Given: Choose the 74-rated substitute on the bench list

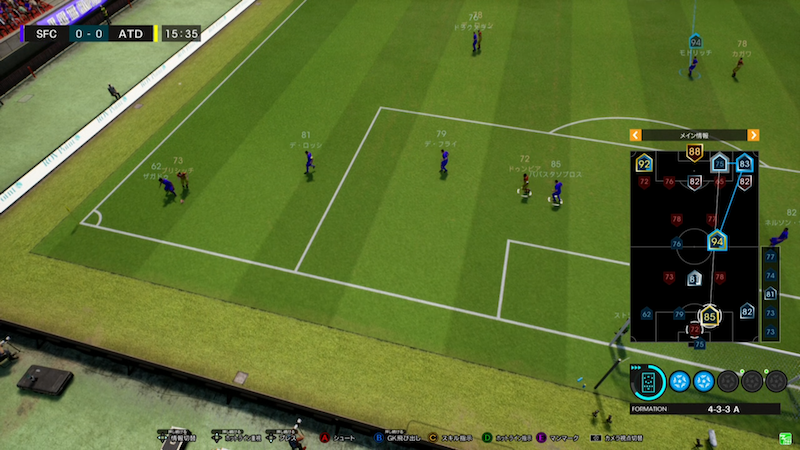Looking at the screenshot, I should coord(770,275).
